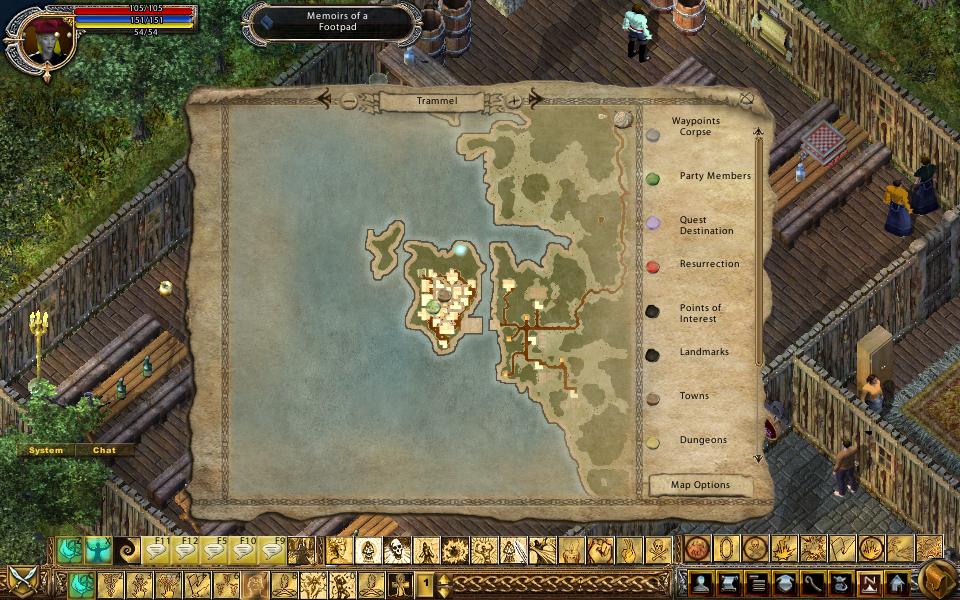
Task: Open the Map Options button
Action: click(700, 485)
